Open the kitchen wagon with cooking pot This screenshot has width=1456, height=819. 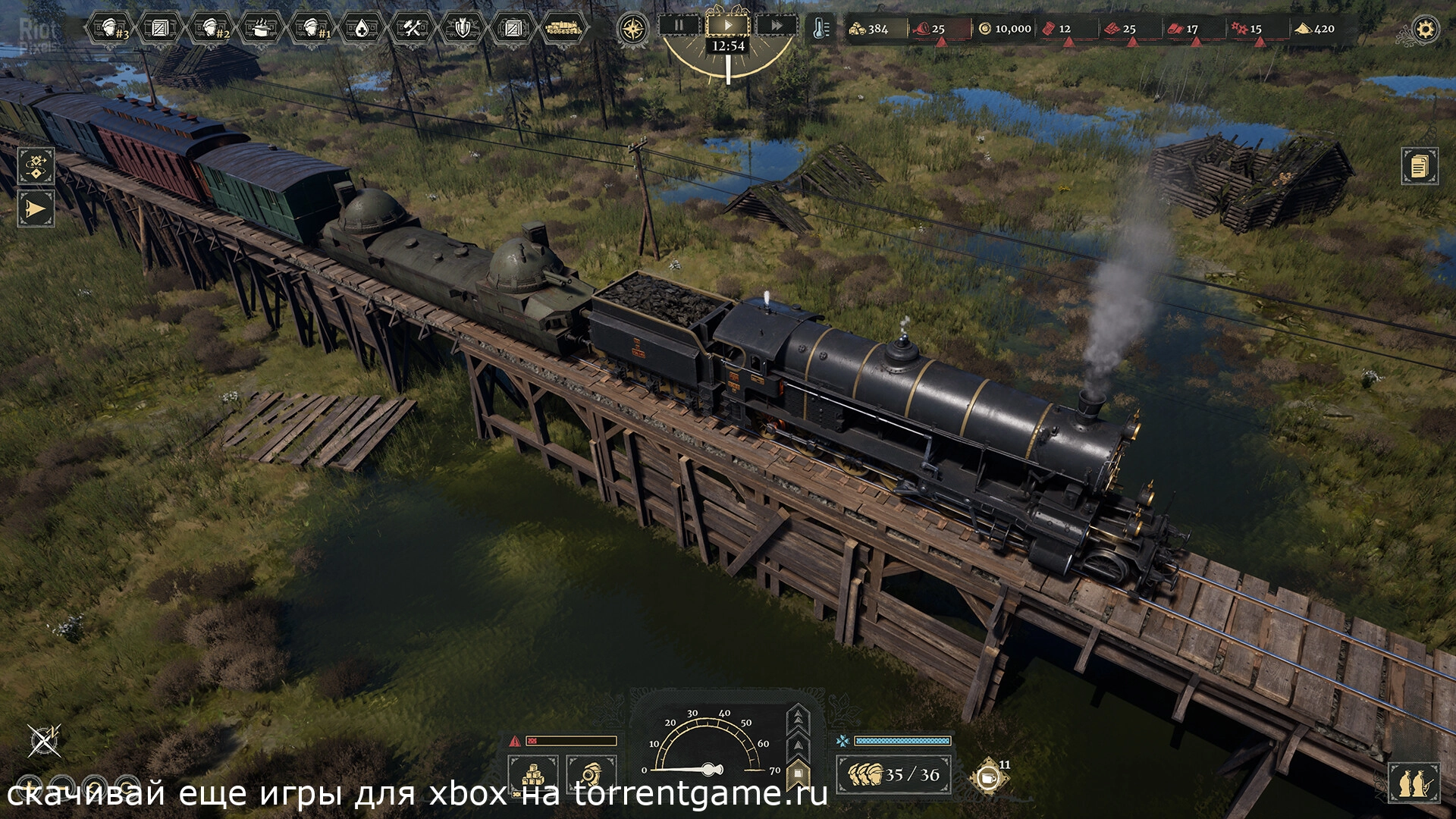point(261,29)
